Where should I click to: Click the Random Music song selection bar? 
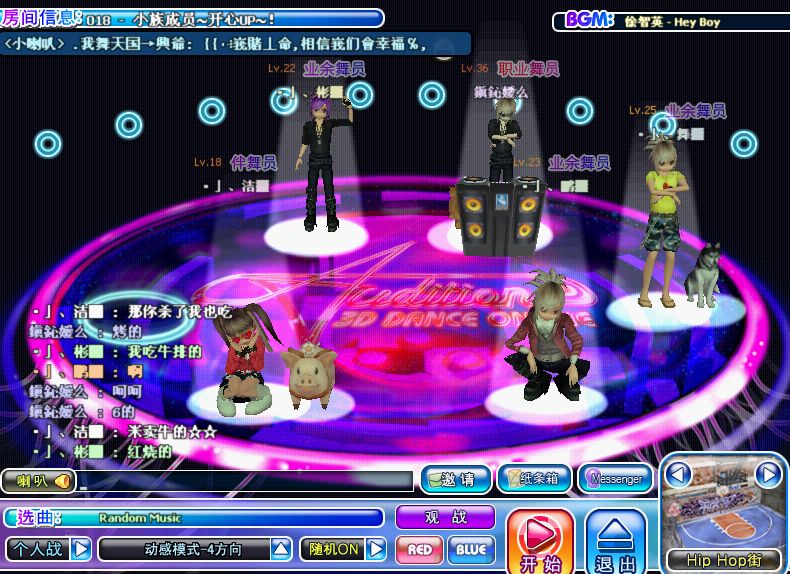tap(220, 518)
